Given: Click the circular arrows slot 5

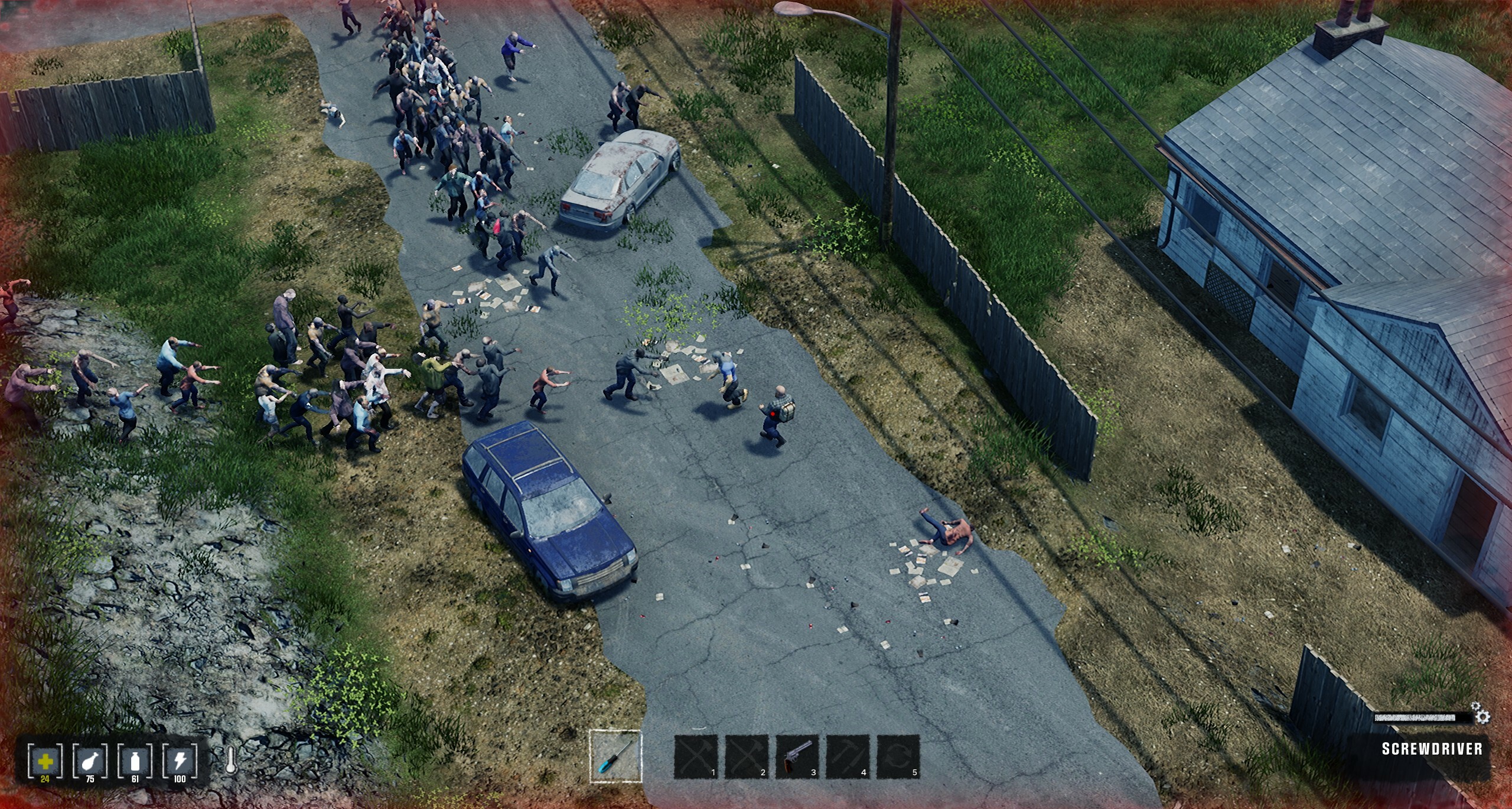Looking at the screenshot, I should [x=898, y=757].
